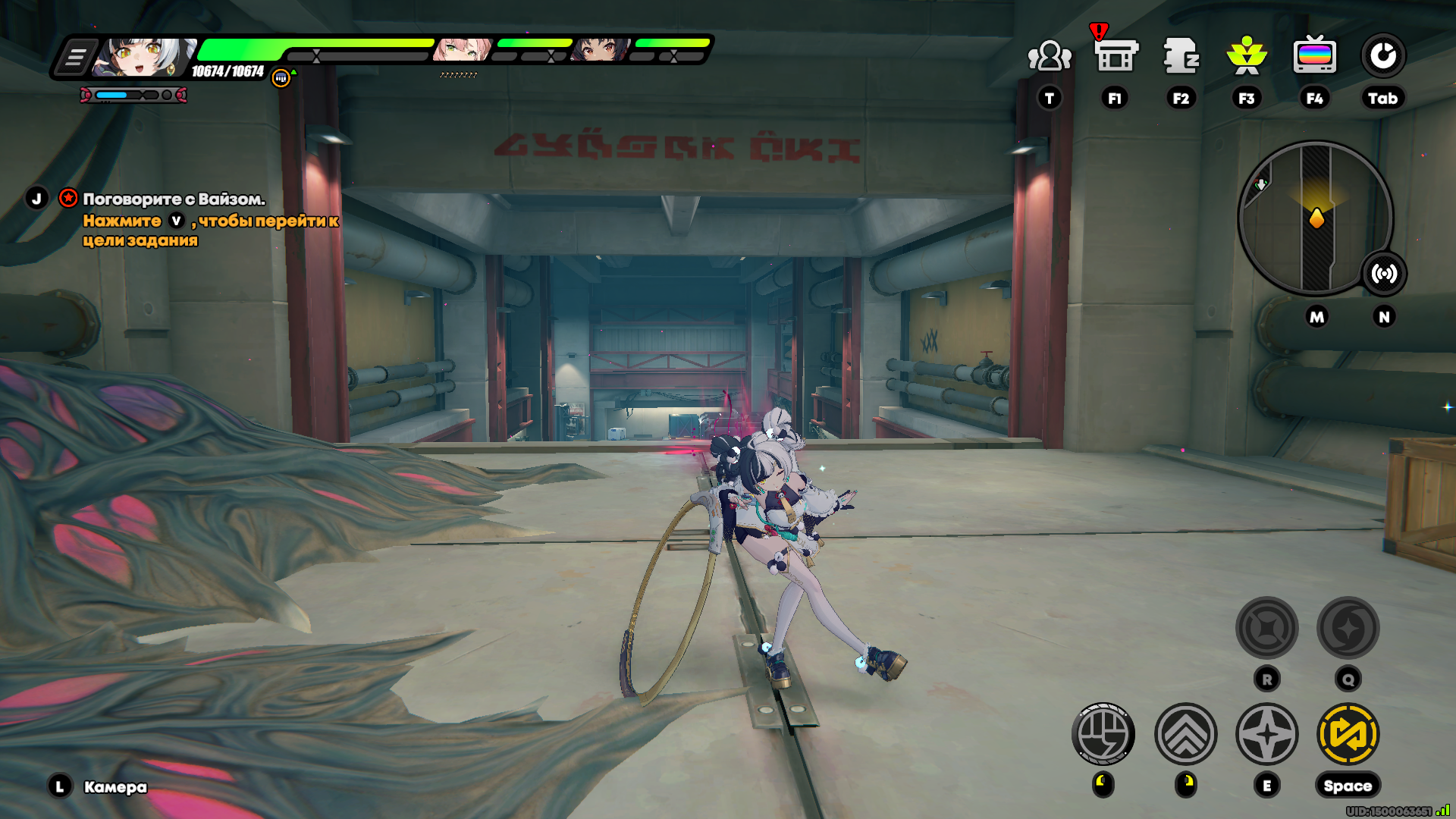Open the main menu hamburger icon

[76, 58]
